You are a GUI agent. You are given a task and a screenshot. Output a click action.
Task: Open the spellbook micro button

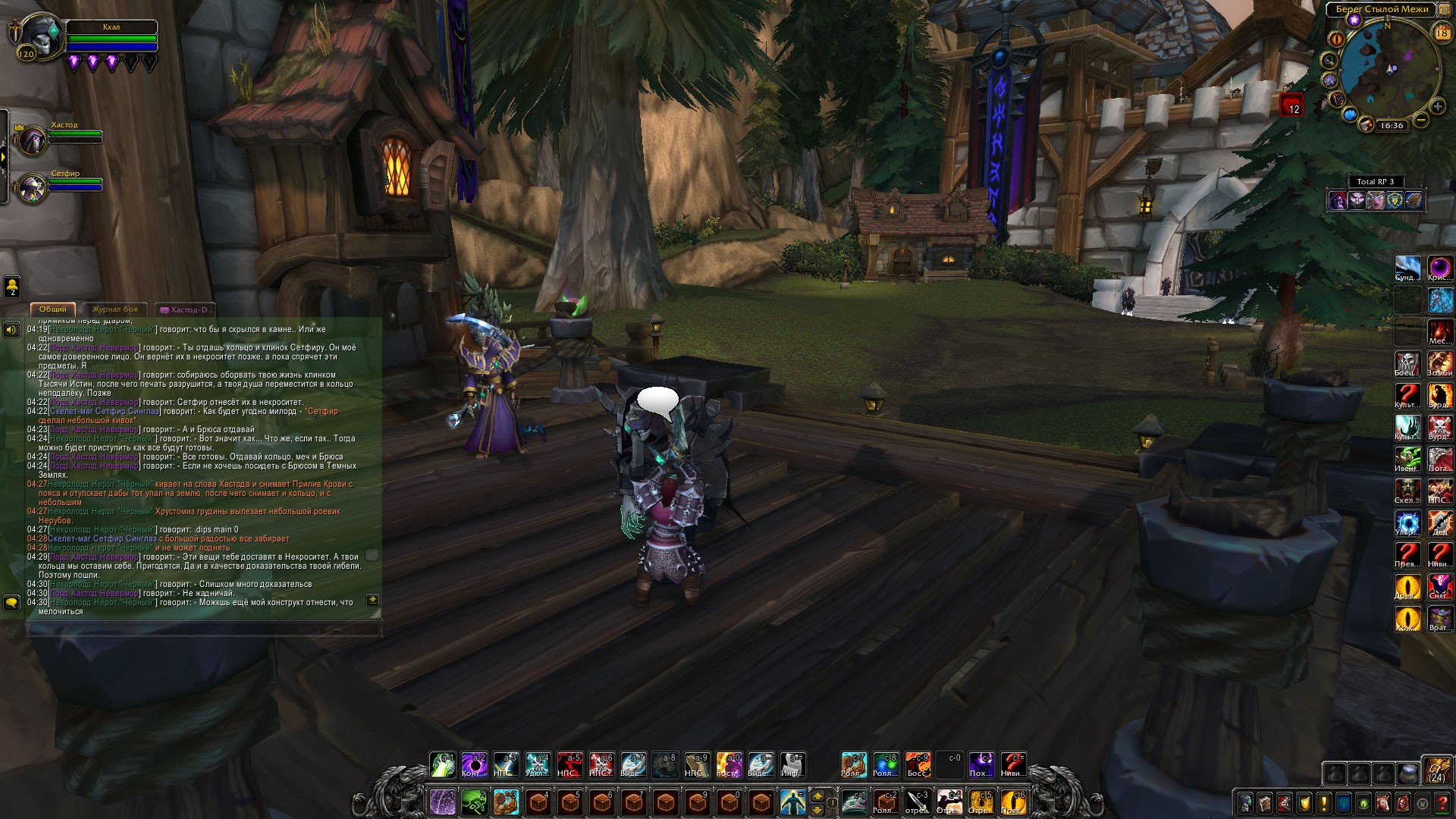[x=1265, y=803]
